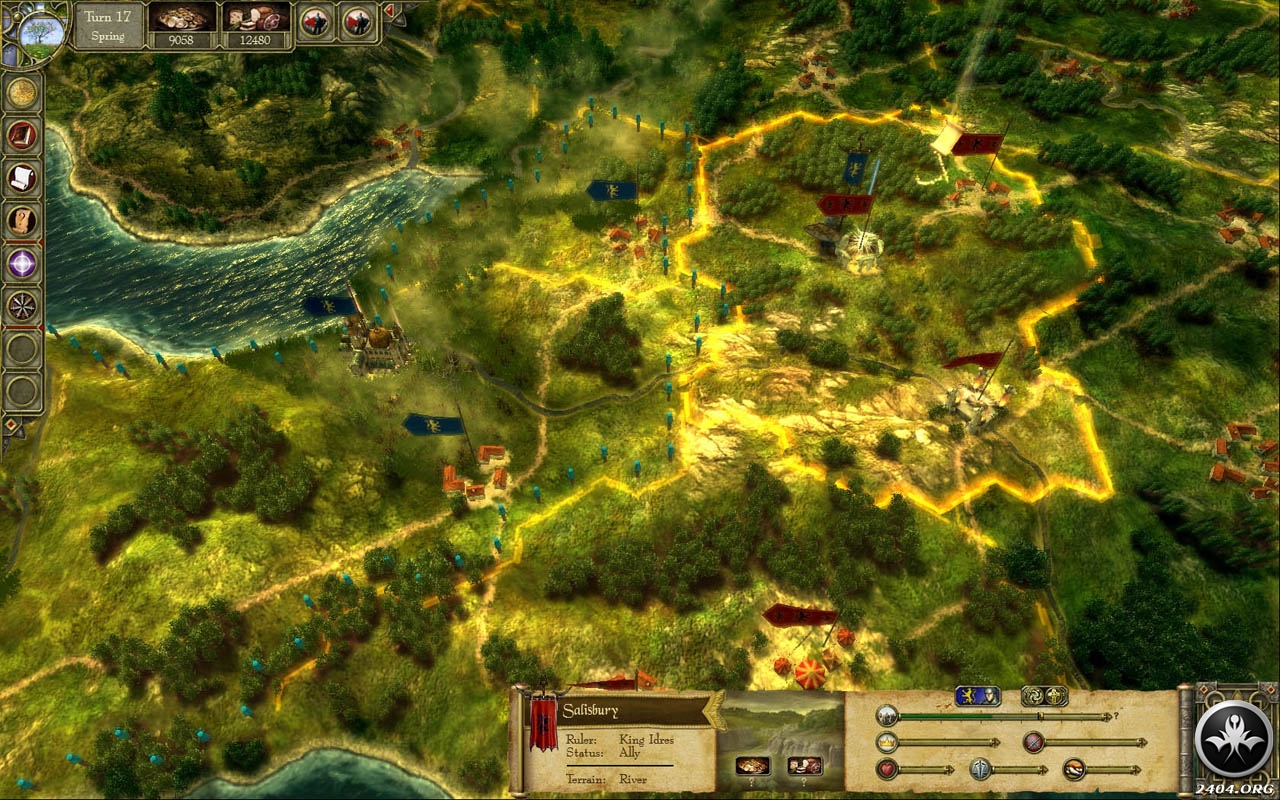
Task: Open the parchment scroll button
Action: (x=22, y=178)
